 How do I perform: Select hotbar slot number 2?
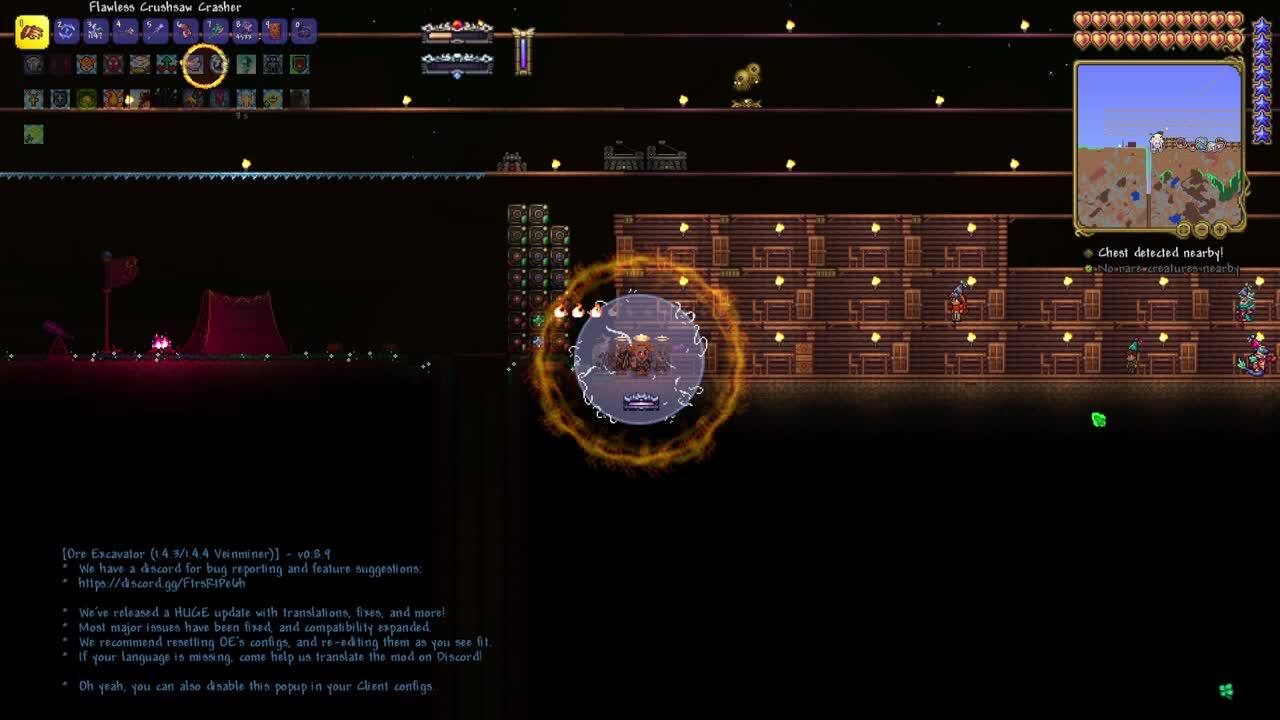66,32
